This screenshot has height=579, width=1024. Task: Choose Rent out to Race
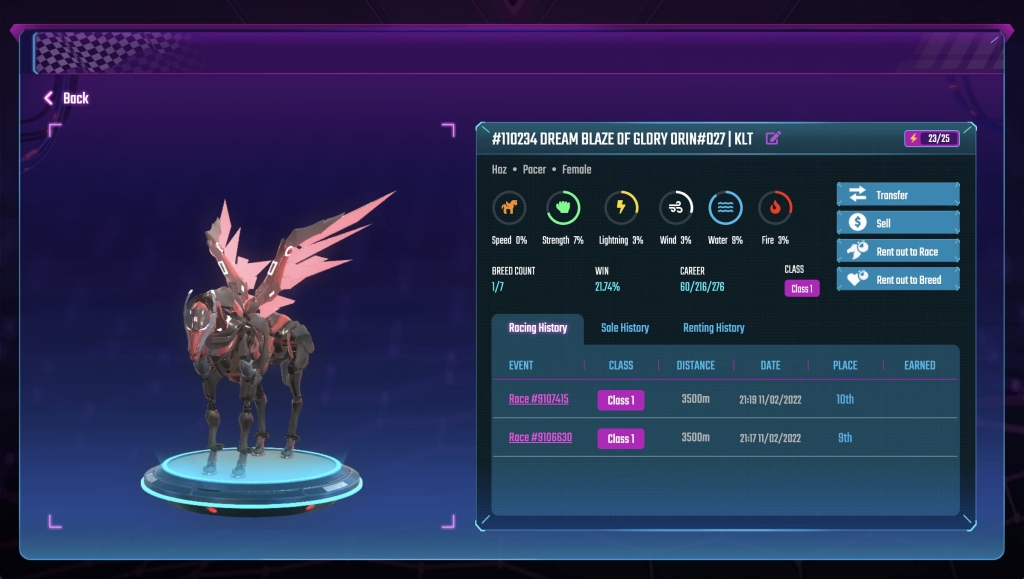897,251
